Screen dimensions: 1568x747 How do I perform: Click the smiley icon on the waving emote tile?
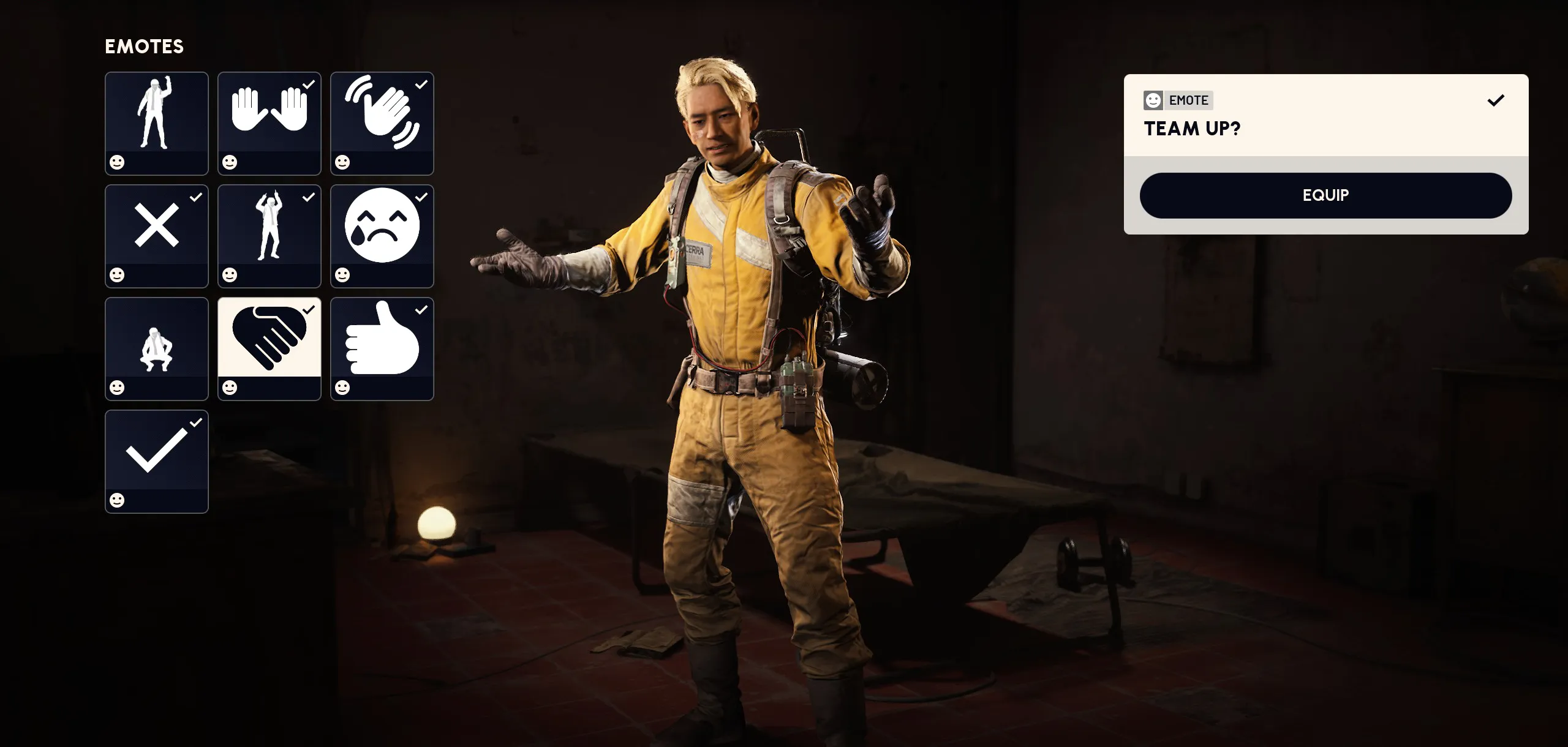[343, 162]
